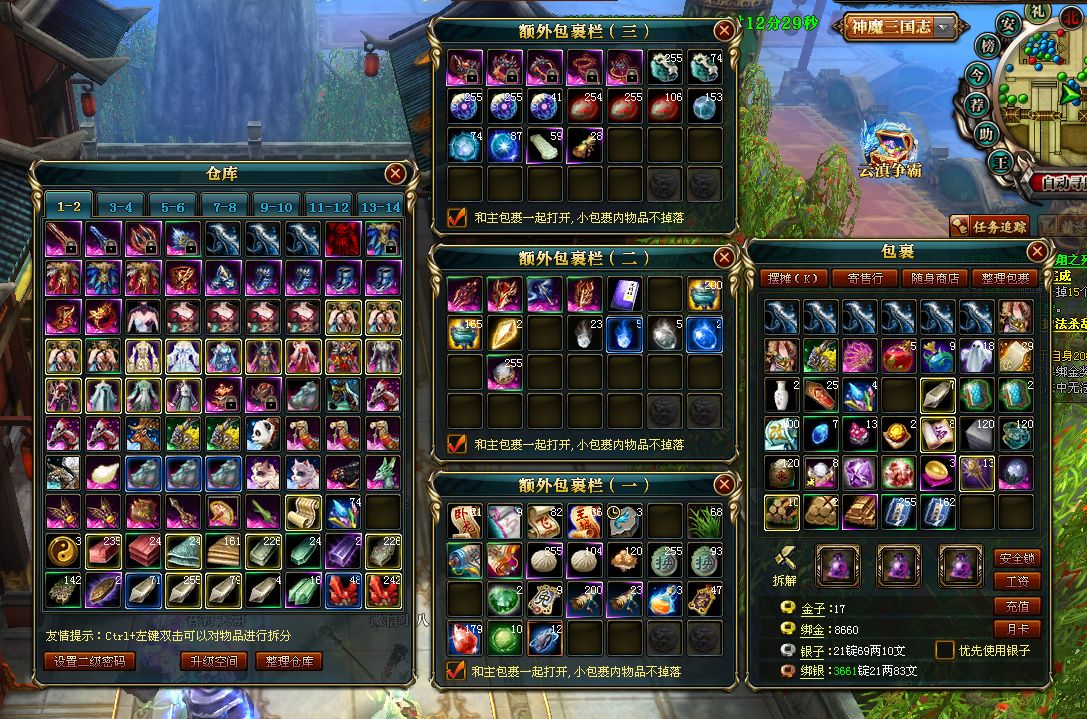Image resolution: width=1087 pixels, height=719 pixels.
Task: Open the 充值 recharge button
Action: [1017, 606]
